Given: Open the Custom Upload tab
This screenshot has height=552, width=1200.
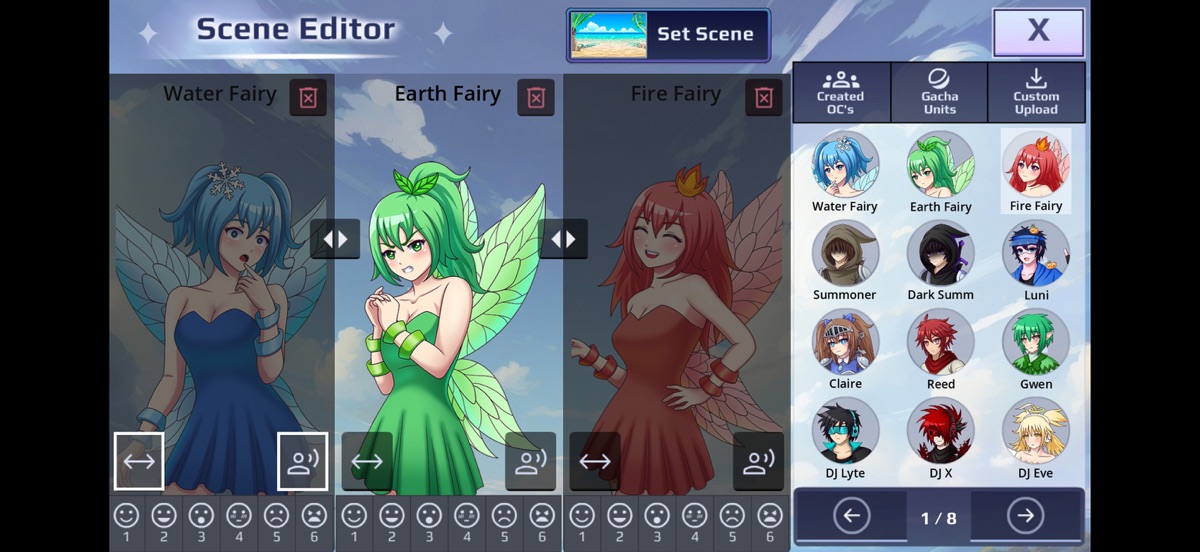Looking at the screenshot, I should [1036, 93].
